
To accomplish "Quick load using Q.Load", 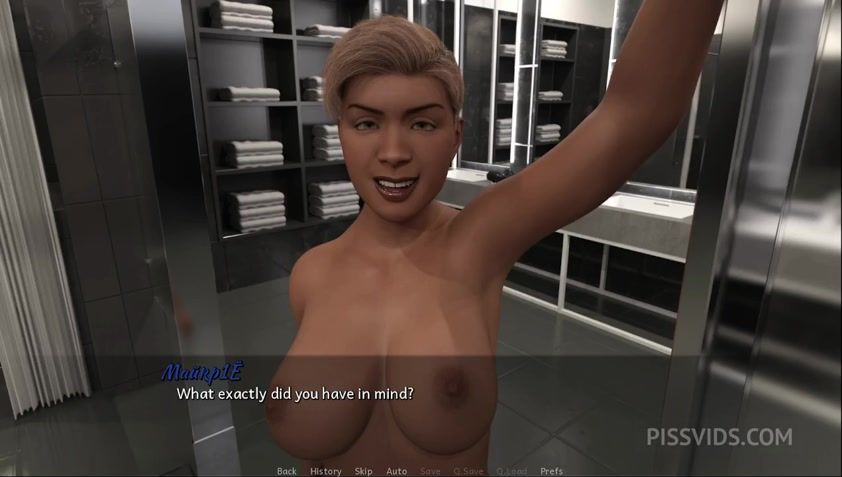I will 510,471.
